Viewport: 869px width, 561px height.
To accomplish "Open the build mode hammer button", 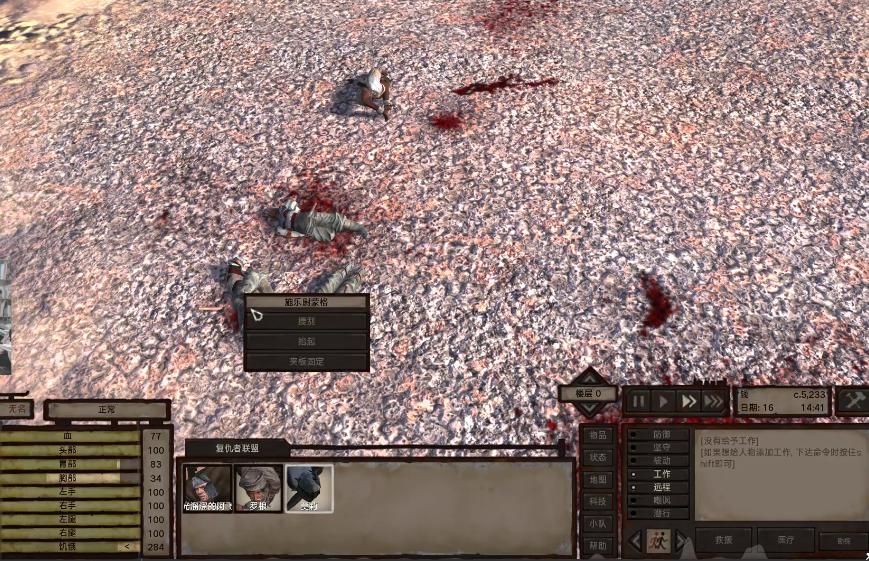I will click(x=853, y=400).
